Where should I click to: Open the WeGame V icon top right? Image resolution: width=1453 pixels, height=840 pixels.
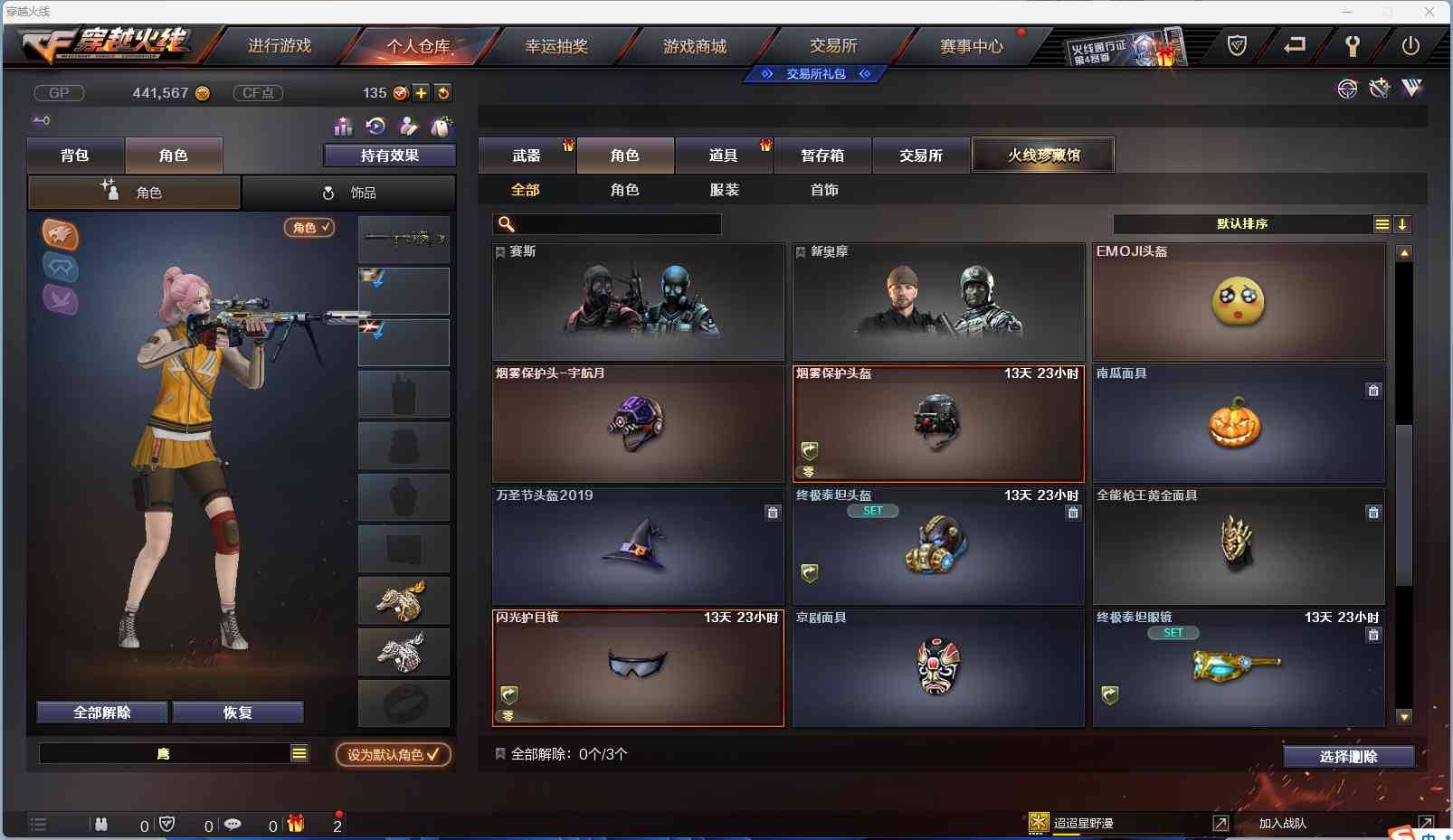pos(1411,88)
